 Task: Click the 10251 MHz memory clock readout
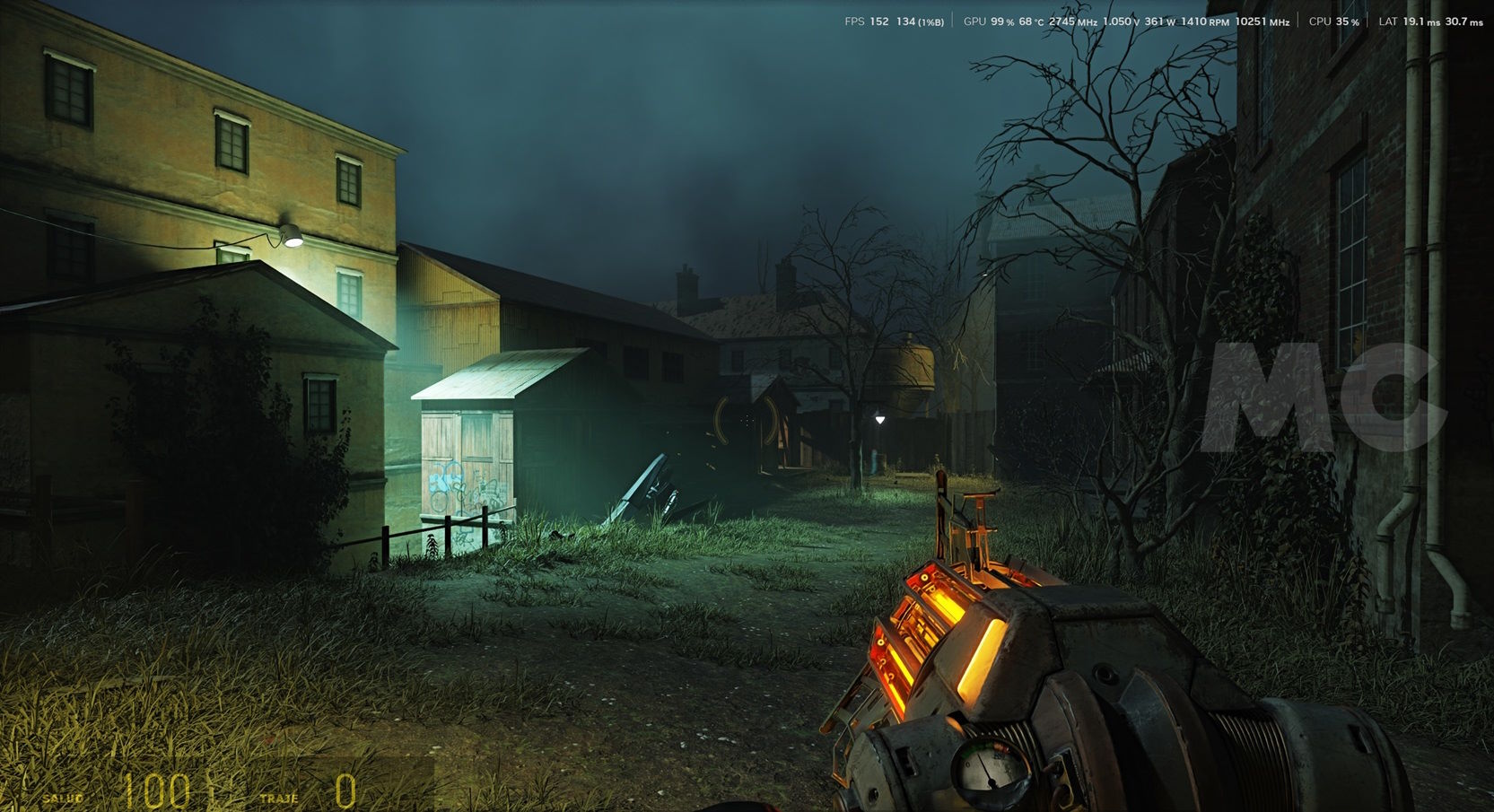pos(1263,21)
